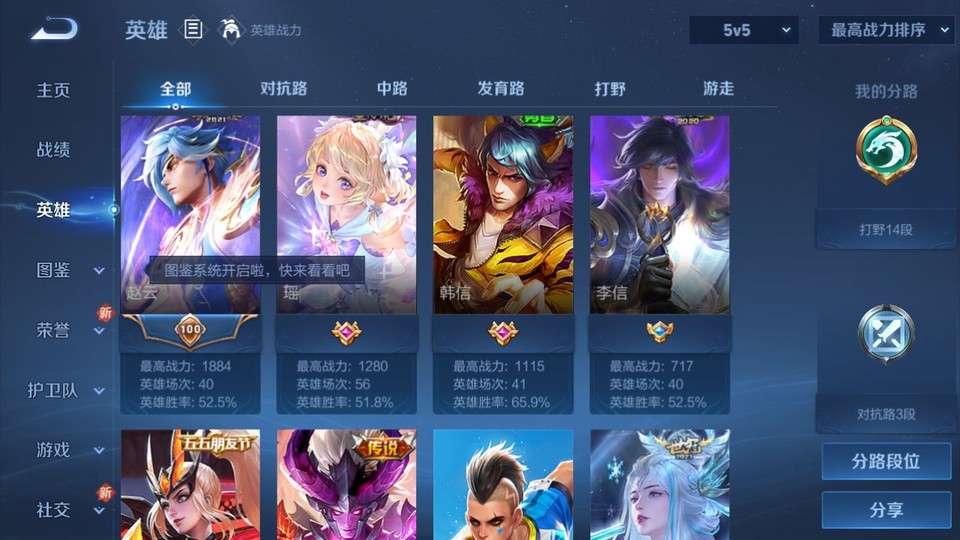Expand the 护卫队 sidebar section

pyautogui.click(x=68, y=390)
